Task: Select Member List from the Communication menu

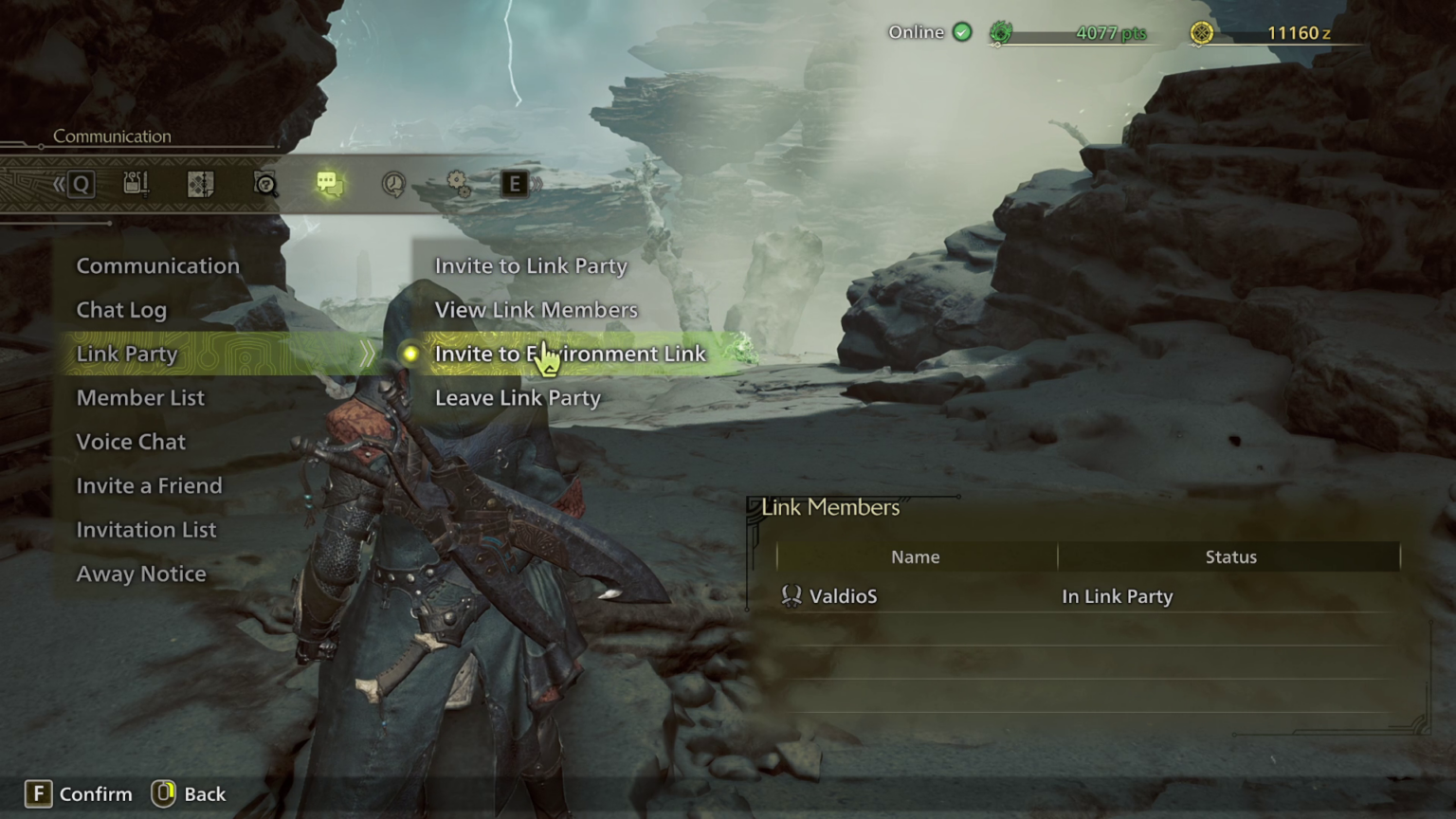Action: click(140, 397)
